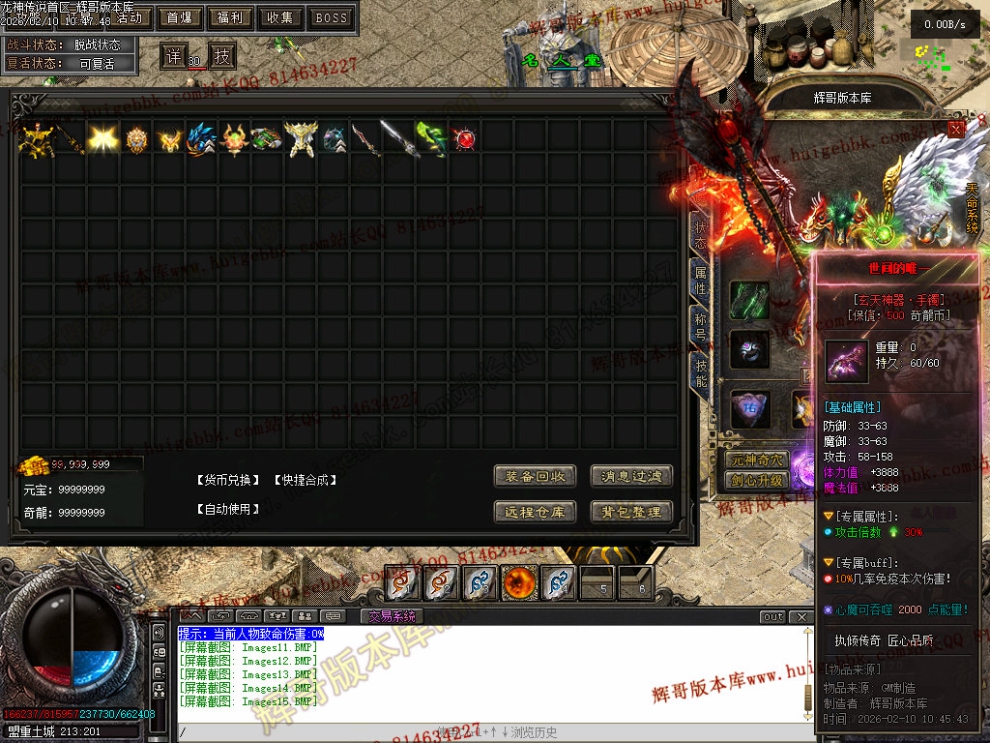Open the 收集 collection menu

[281, 17]
